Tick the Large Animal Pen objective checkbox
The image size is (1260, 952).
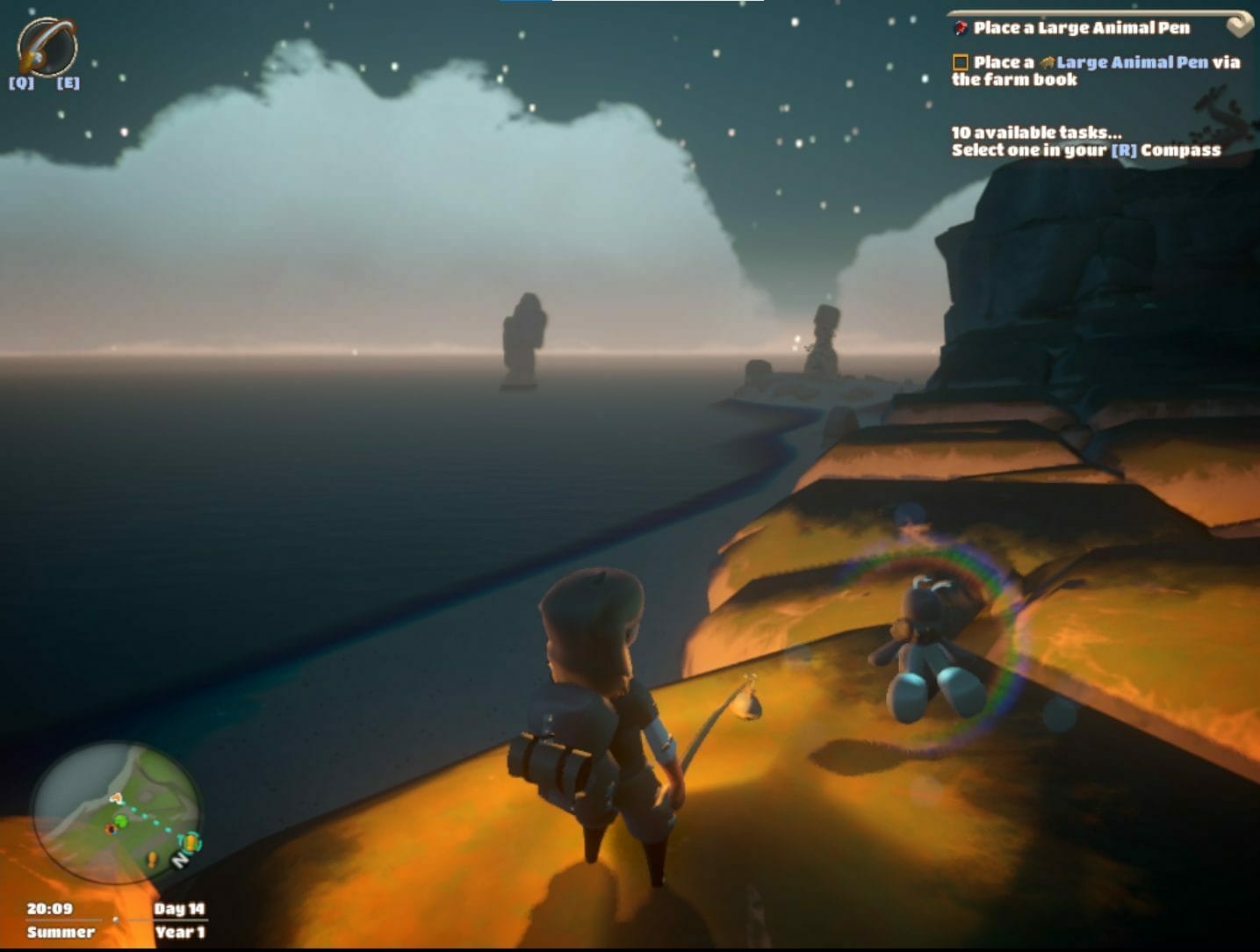tap(960, 62)
